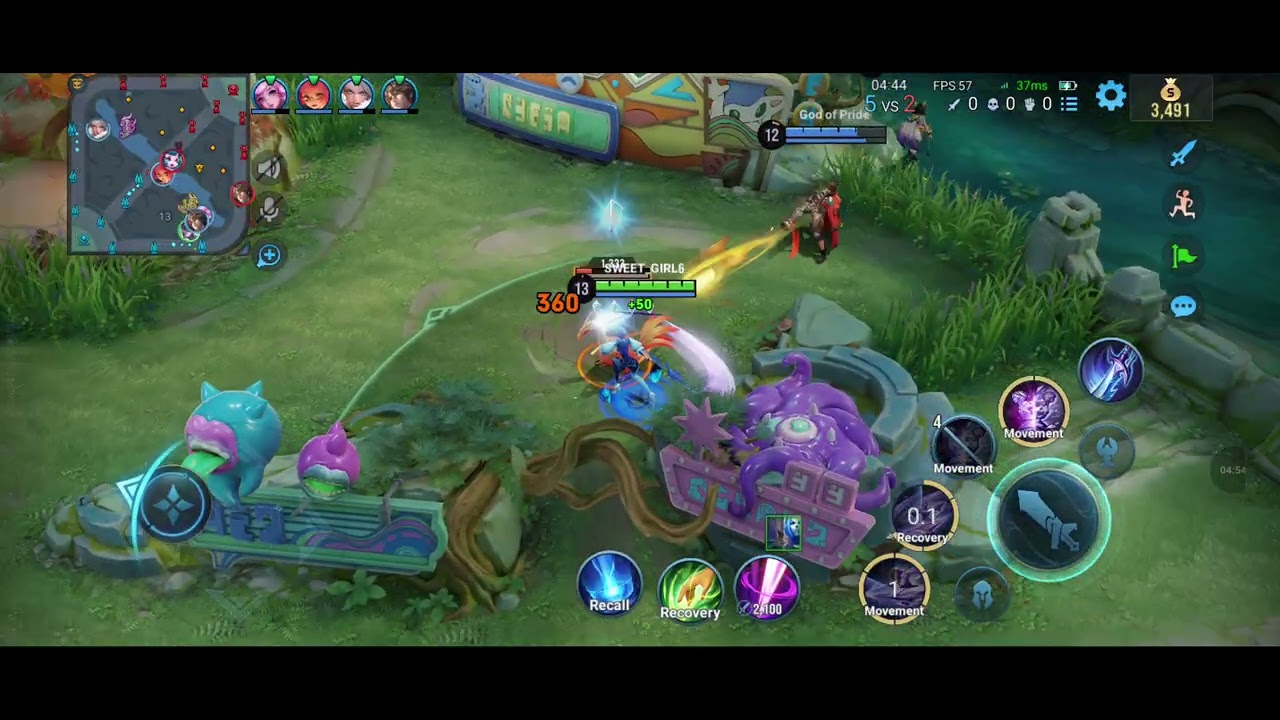Open the settings gear menu
Viewport: 1280px width, 720px height.
coord(1110,96)
